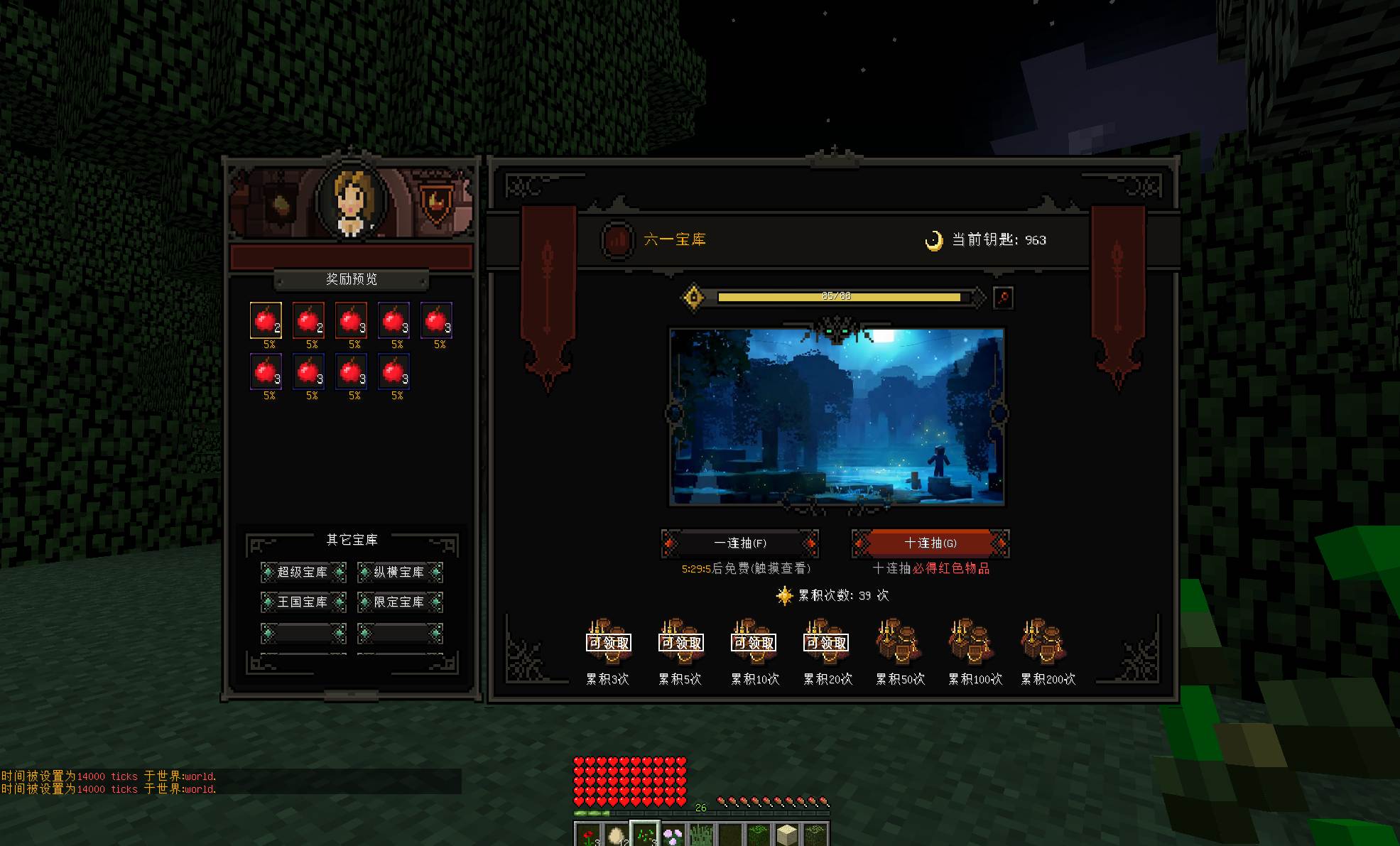
Task: Collect the 累积20次 reward chest
Action: tap(826, 641)
